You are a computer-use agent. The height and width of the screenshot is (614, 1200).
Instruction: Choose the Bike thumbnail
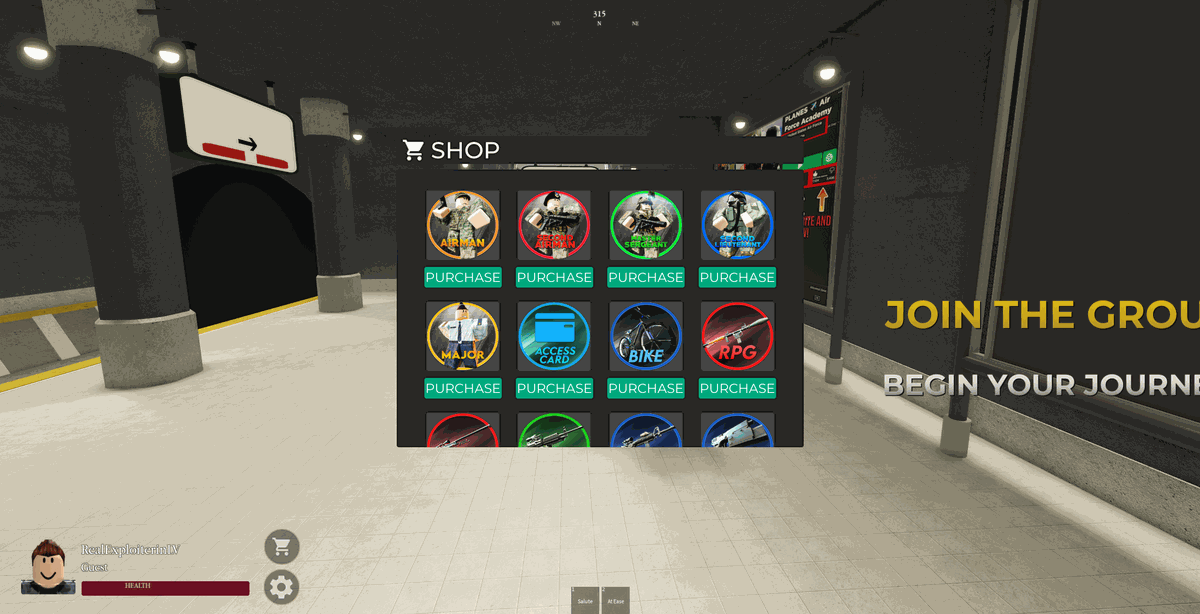(x=645, y=336)
